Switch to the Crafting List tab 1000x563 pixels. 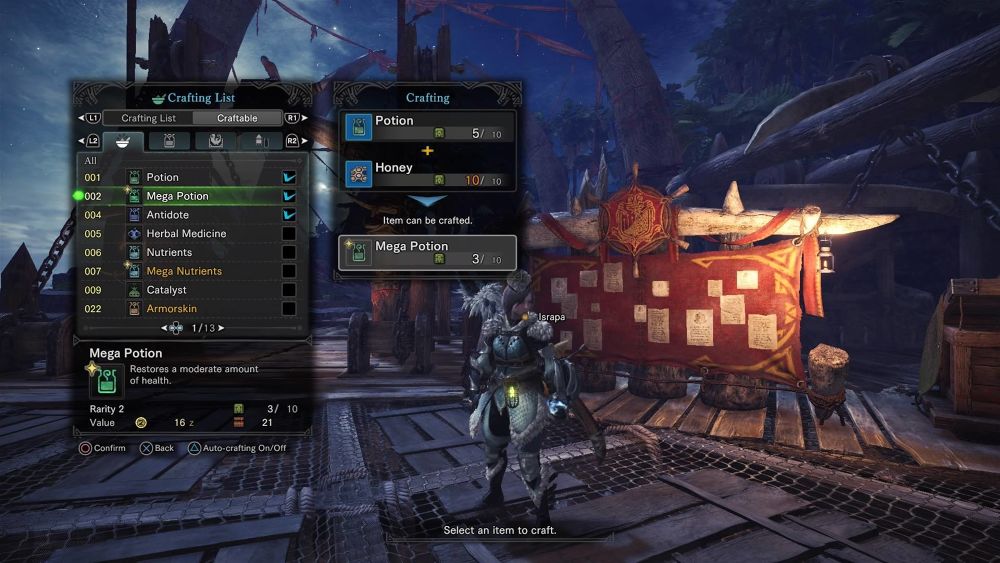point(148,118)
